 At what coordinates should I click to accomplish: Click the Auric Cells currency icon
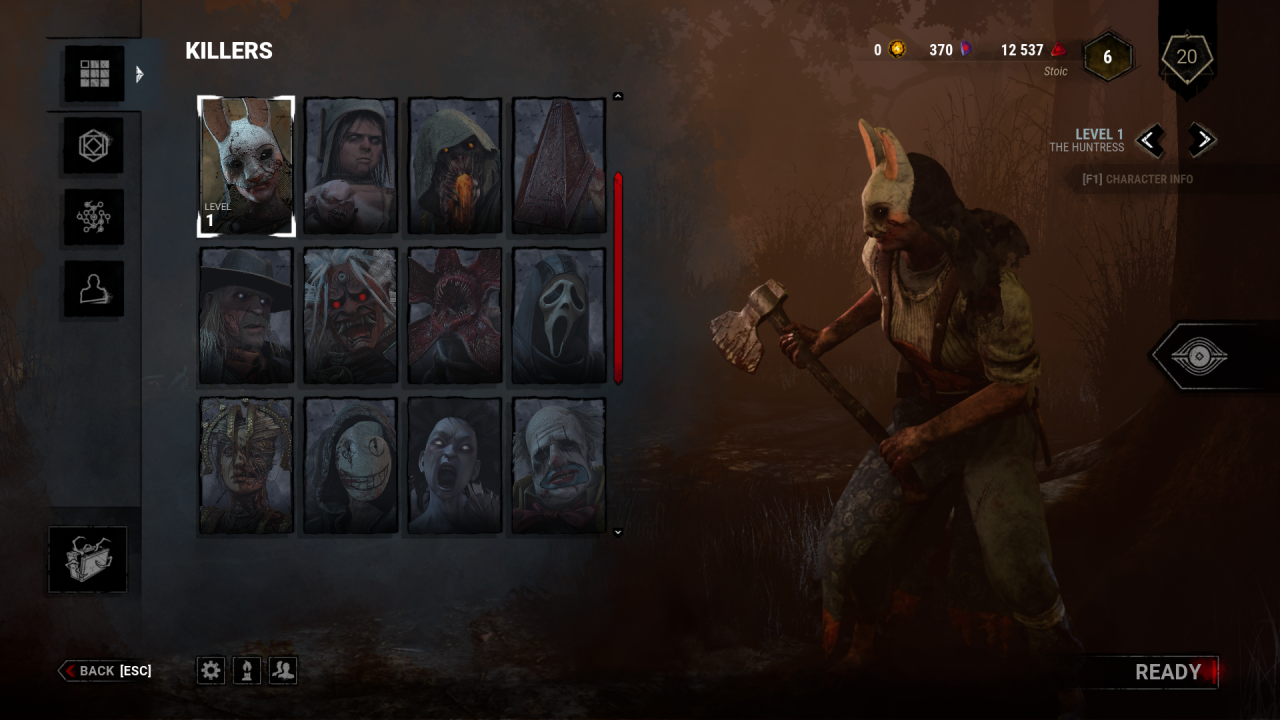tap(895, 50)
